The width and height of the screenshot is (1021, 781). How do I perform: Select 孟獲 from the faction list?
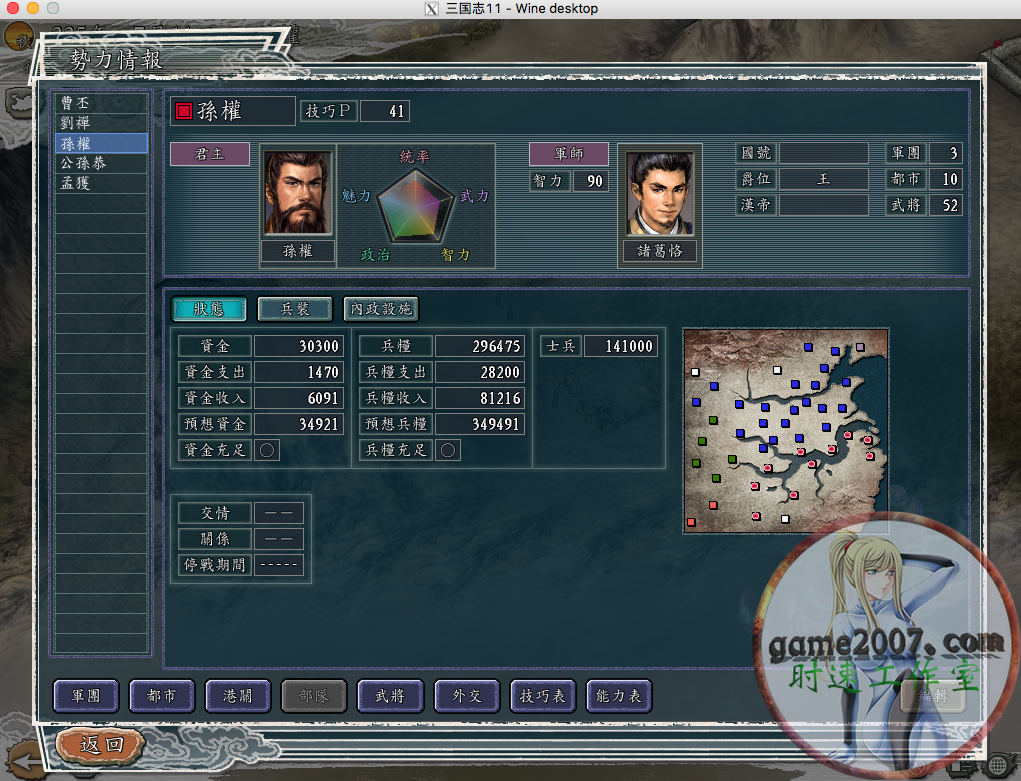pyautogui.click(x=100, y=184)
